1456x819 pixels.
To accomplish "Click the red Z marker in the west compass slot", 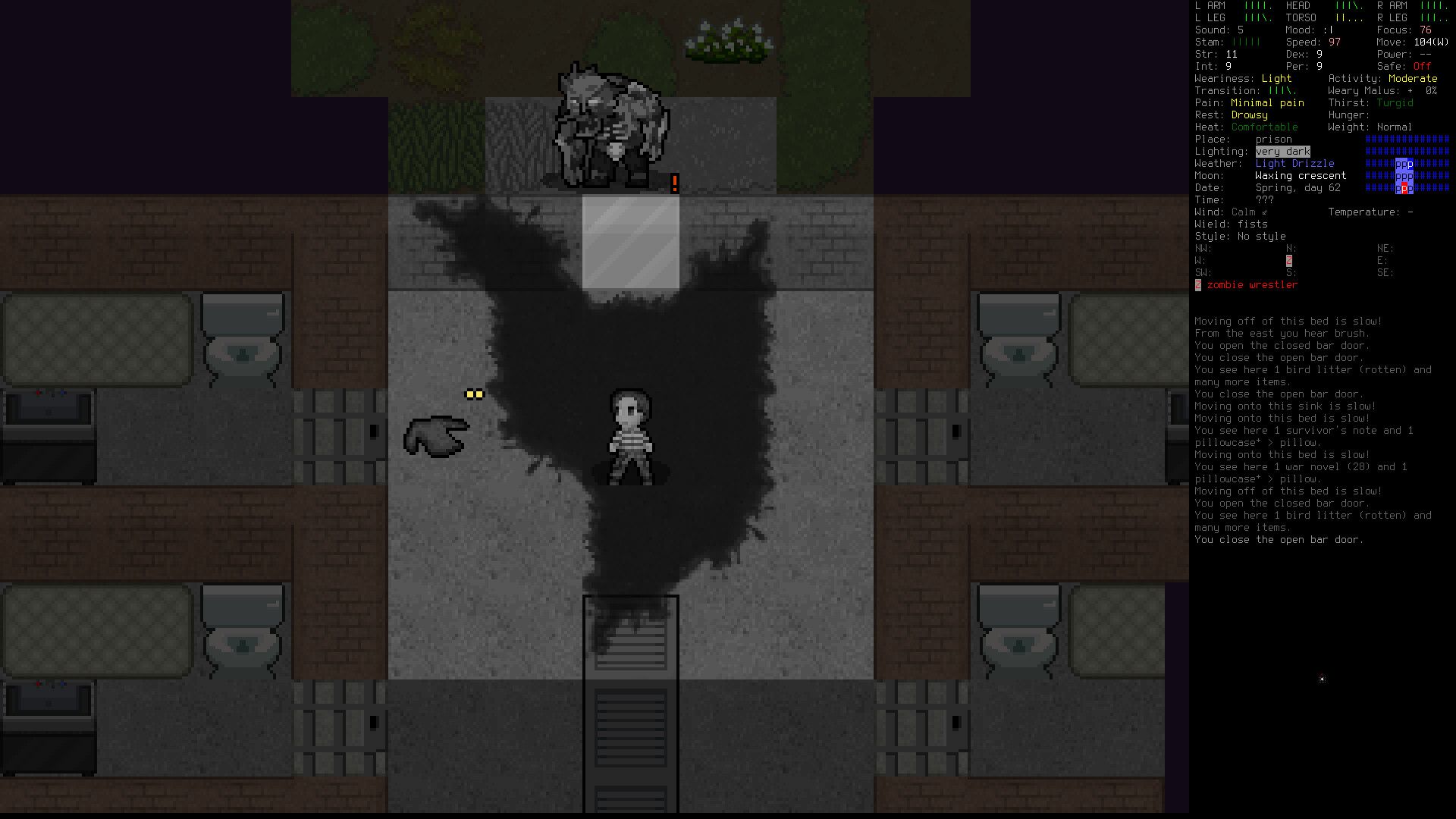I will [1289, 260].
